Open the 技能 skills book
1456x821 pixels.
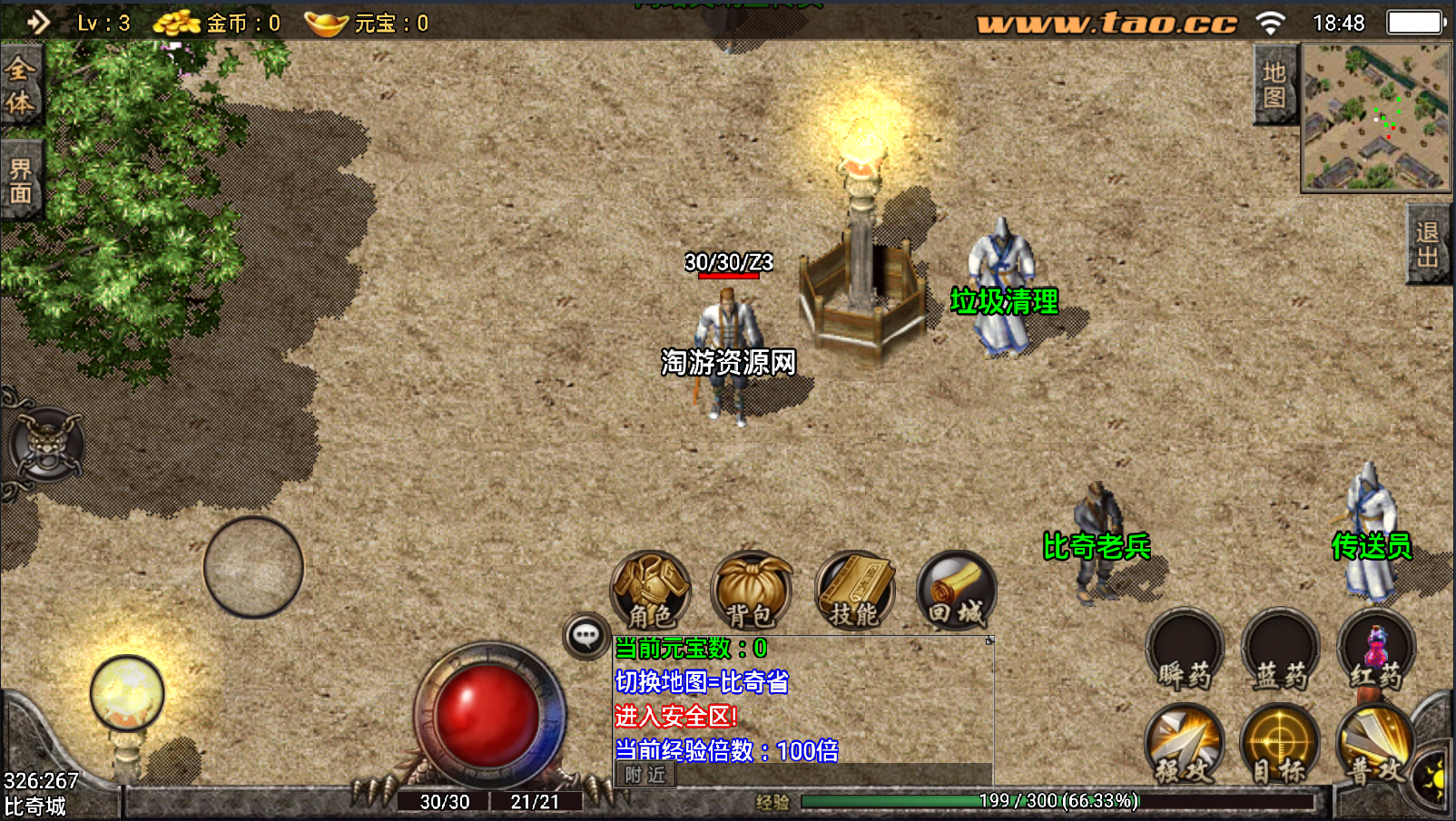coord(854,591)
